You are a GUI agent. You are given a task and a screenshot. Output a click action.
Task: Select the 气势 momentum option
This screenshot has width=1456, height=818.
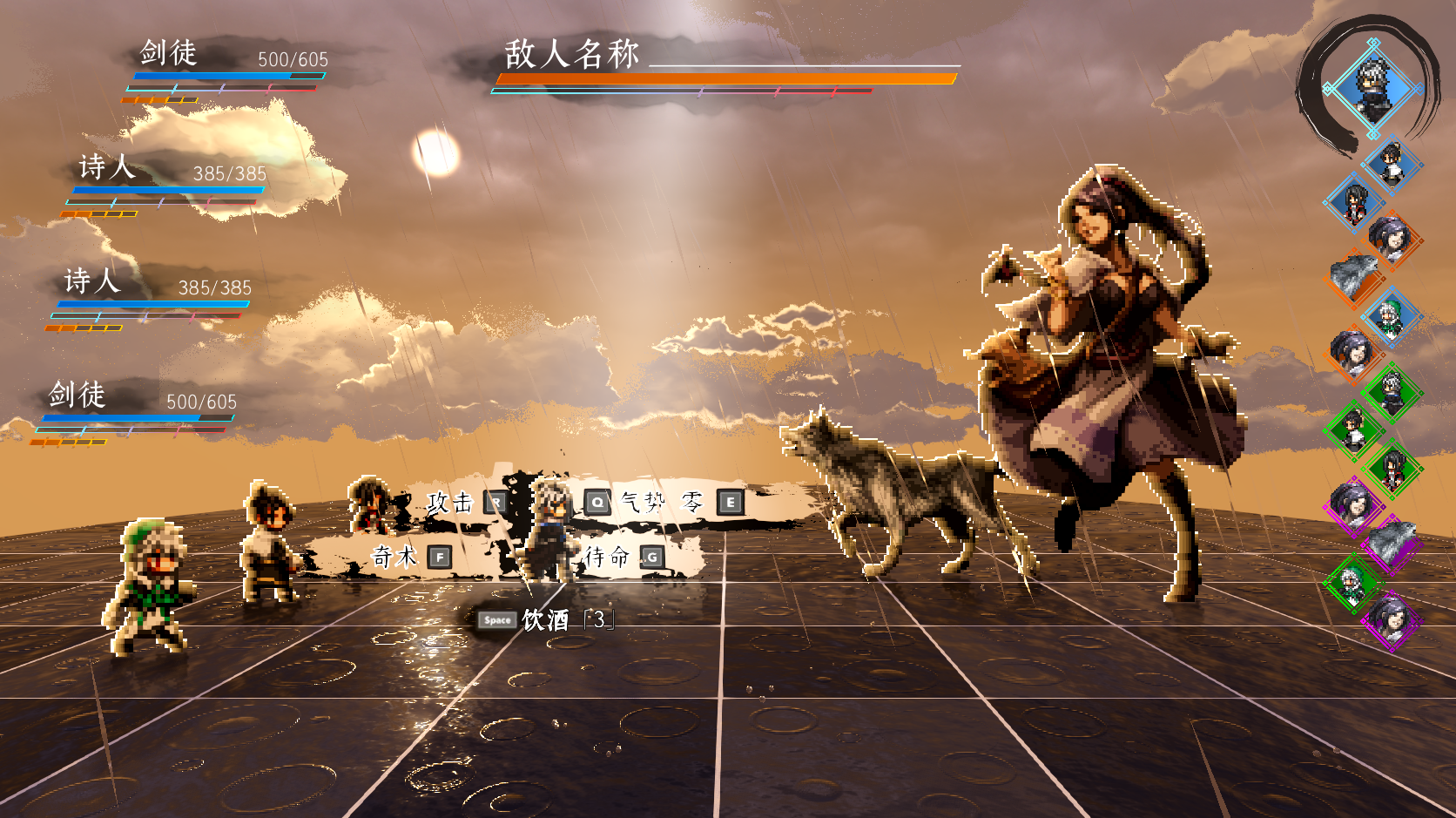pyautogui.click(x=643, y=502)
